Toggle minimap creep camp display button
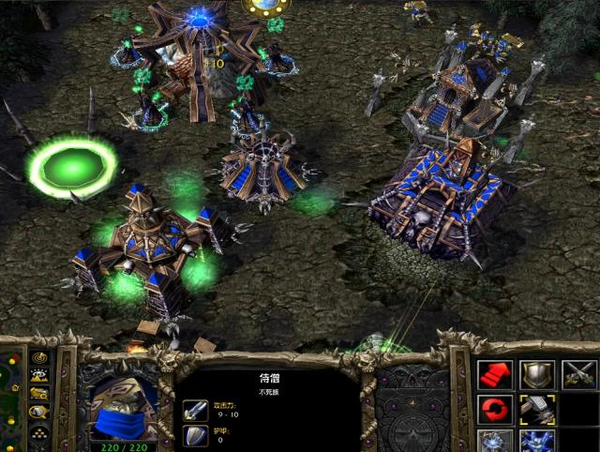 tap(39, 411)
